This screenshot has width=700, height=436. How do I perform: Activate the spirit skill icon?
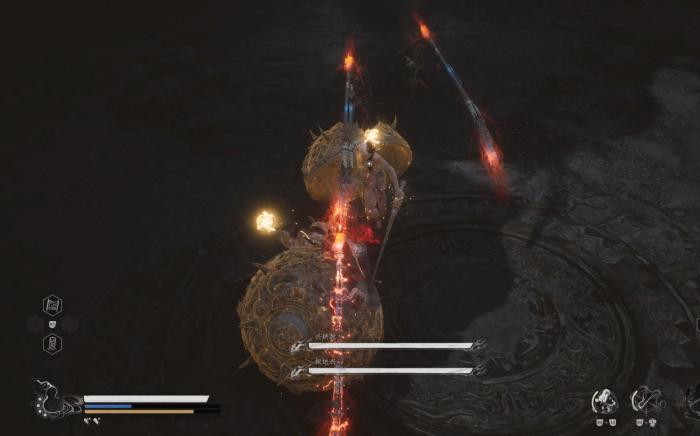coord(604,401)
